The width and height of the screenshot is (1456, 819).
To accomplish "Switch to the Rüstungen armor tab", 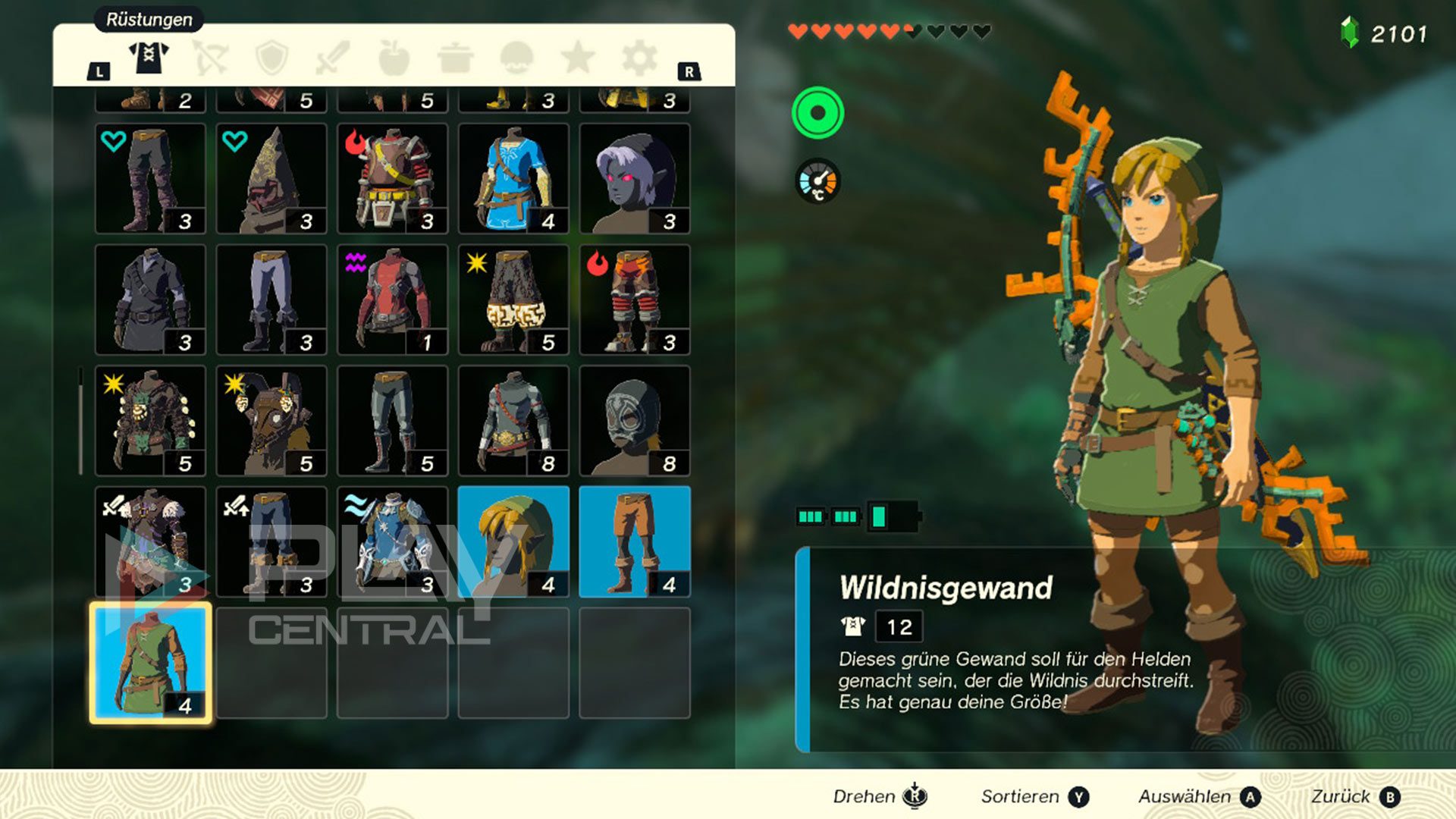I will tap(149, 57).
